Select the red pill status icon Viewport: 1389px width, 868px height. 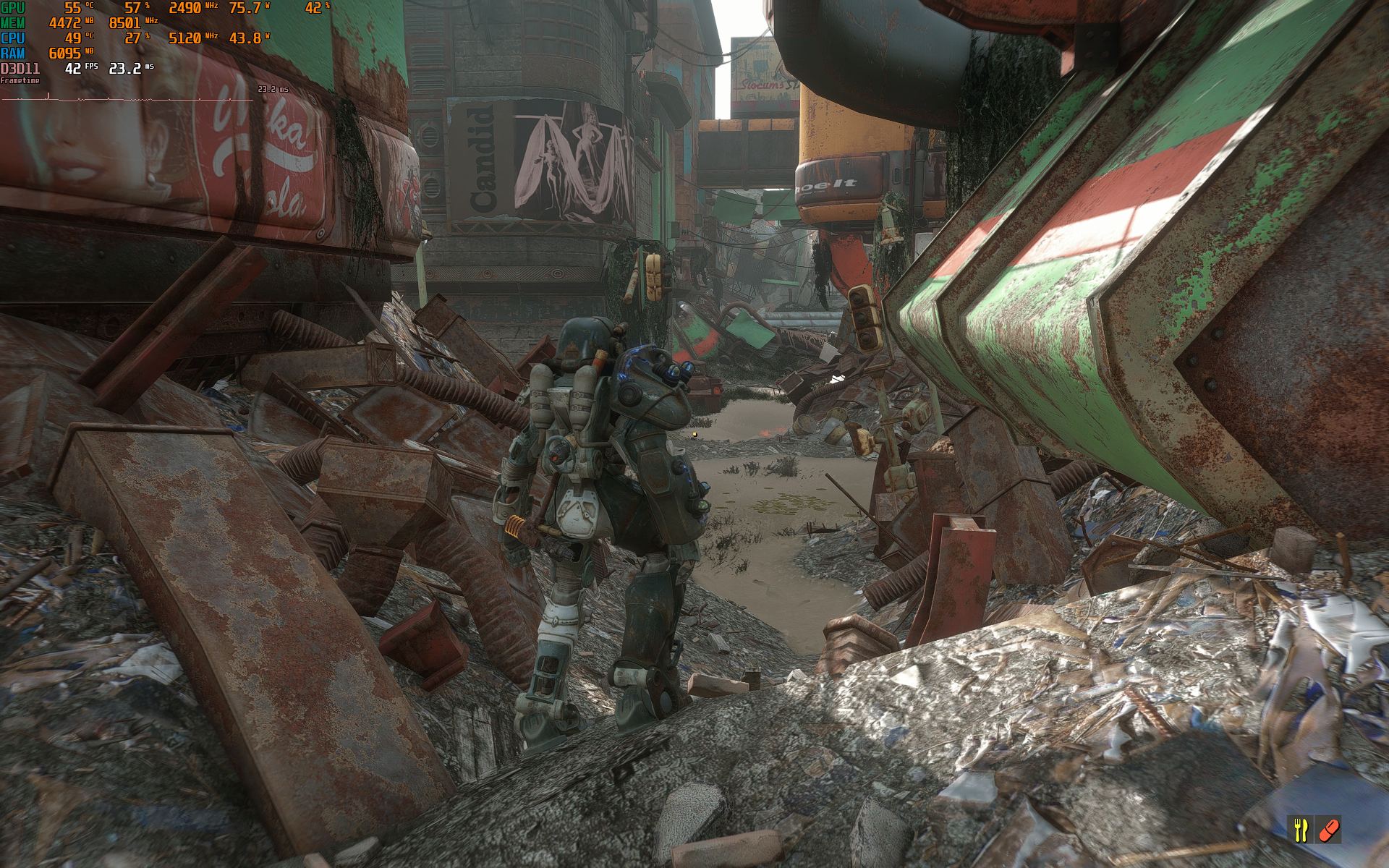click(1329, 830)
